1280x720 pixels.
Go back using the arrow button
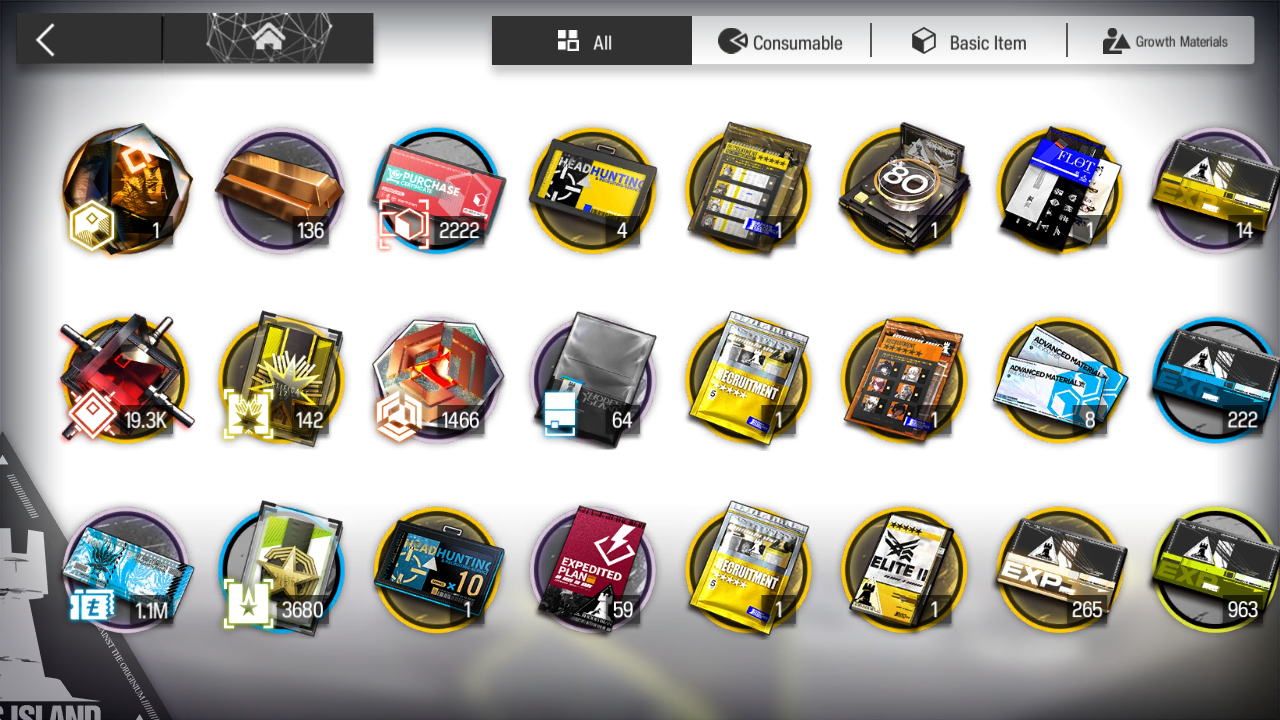[x=46, y=40]
